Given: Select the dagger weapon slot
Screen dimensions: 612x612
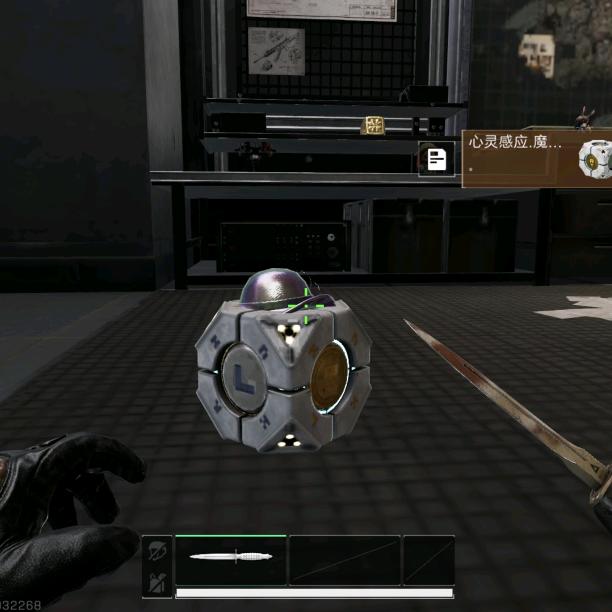Looking at the screenshot, I should pos(231,558).
